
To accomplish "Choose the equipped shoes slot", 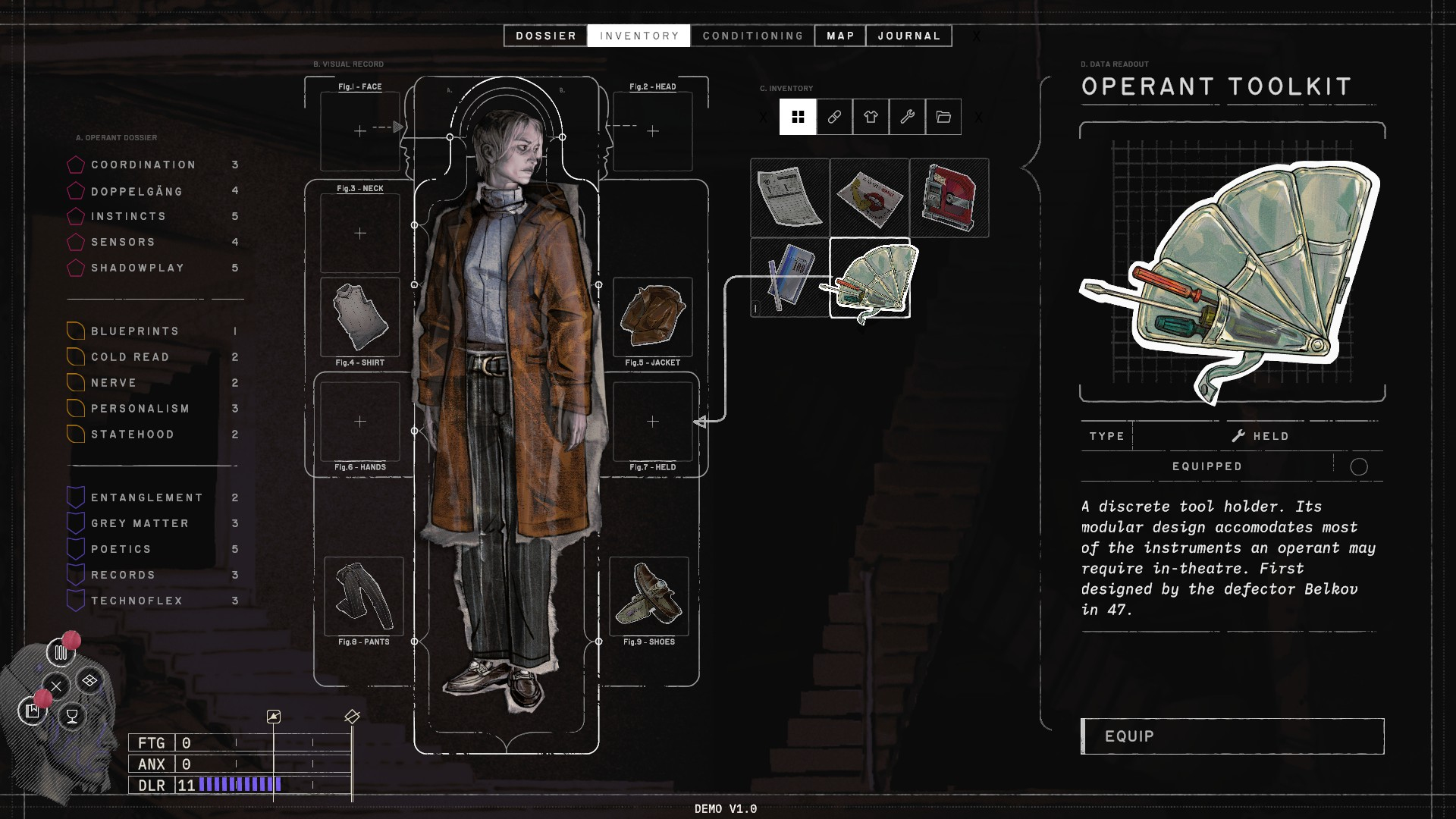I will pyautogui.click(x=649, y=596).
